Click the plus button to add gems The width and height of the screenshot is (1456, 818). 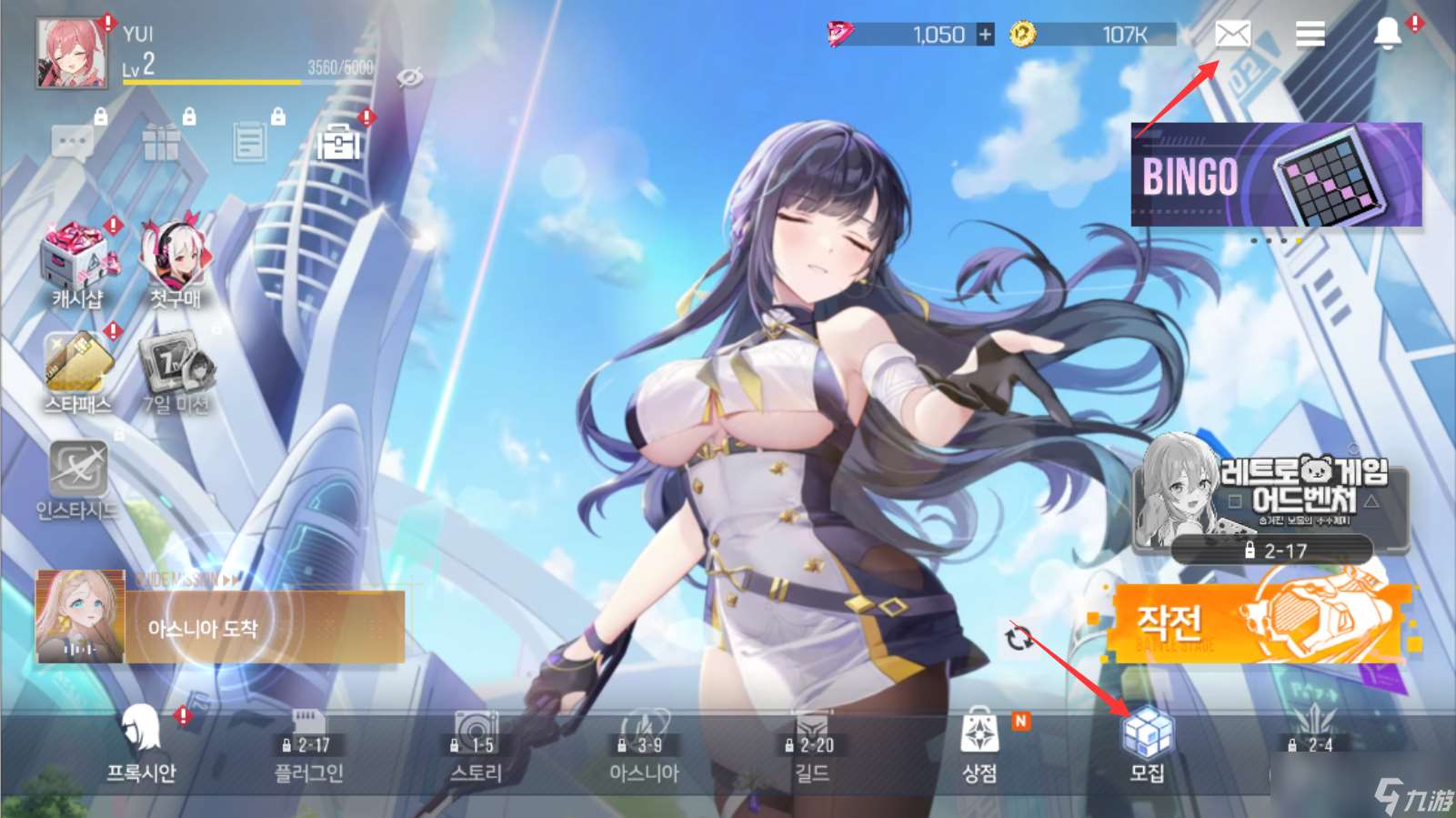point(985,35)
